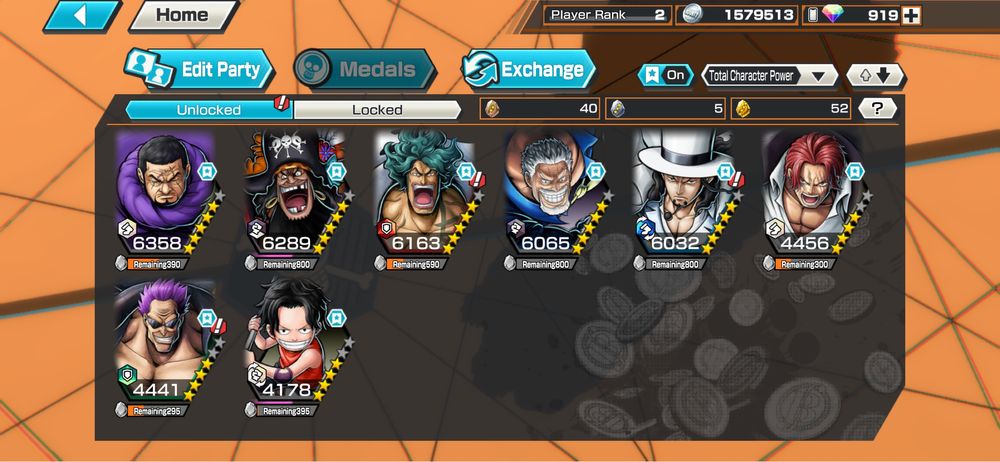Toggle the bookmark filter On button

coord(666,75)
